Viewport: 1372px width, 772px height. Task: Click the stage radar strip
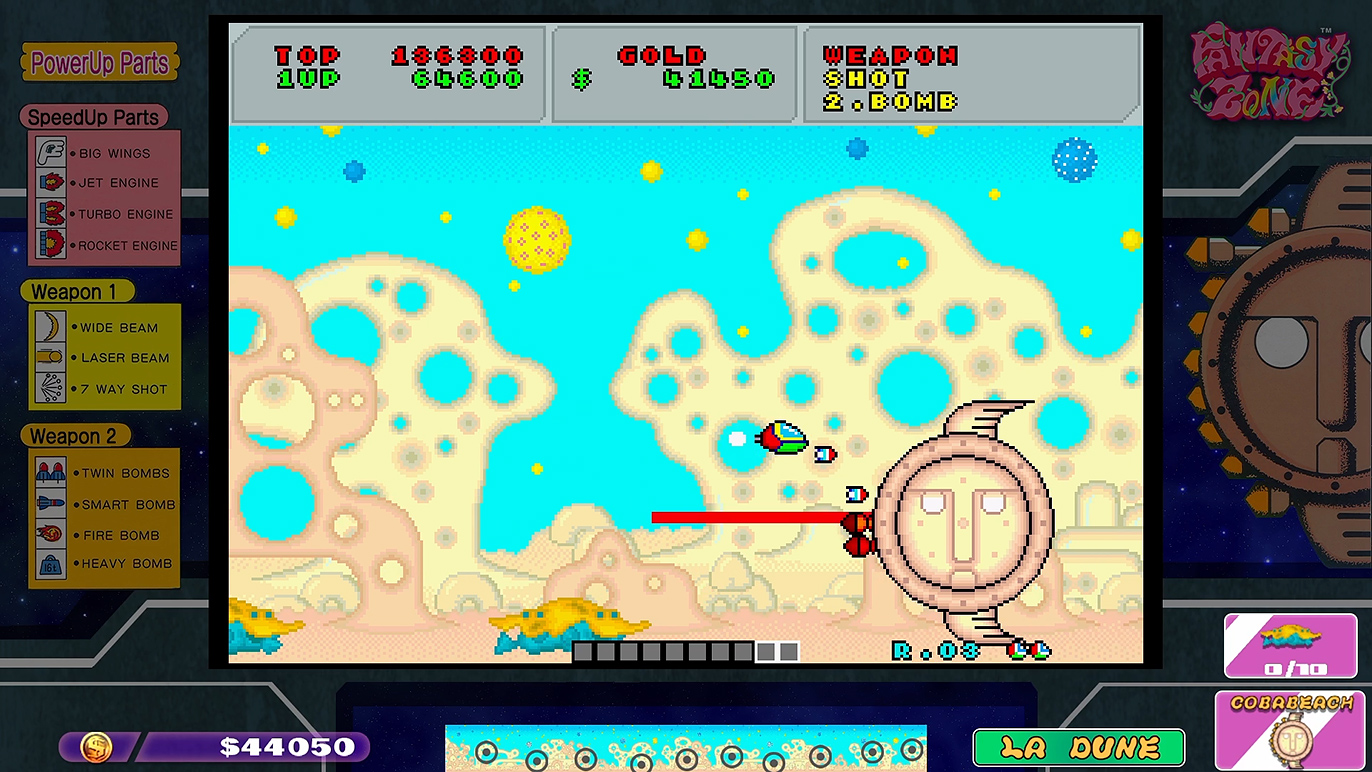pyautogui.click(x=685, y=749)
